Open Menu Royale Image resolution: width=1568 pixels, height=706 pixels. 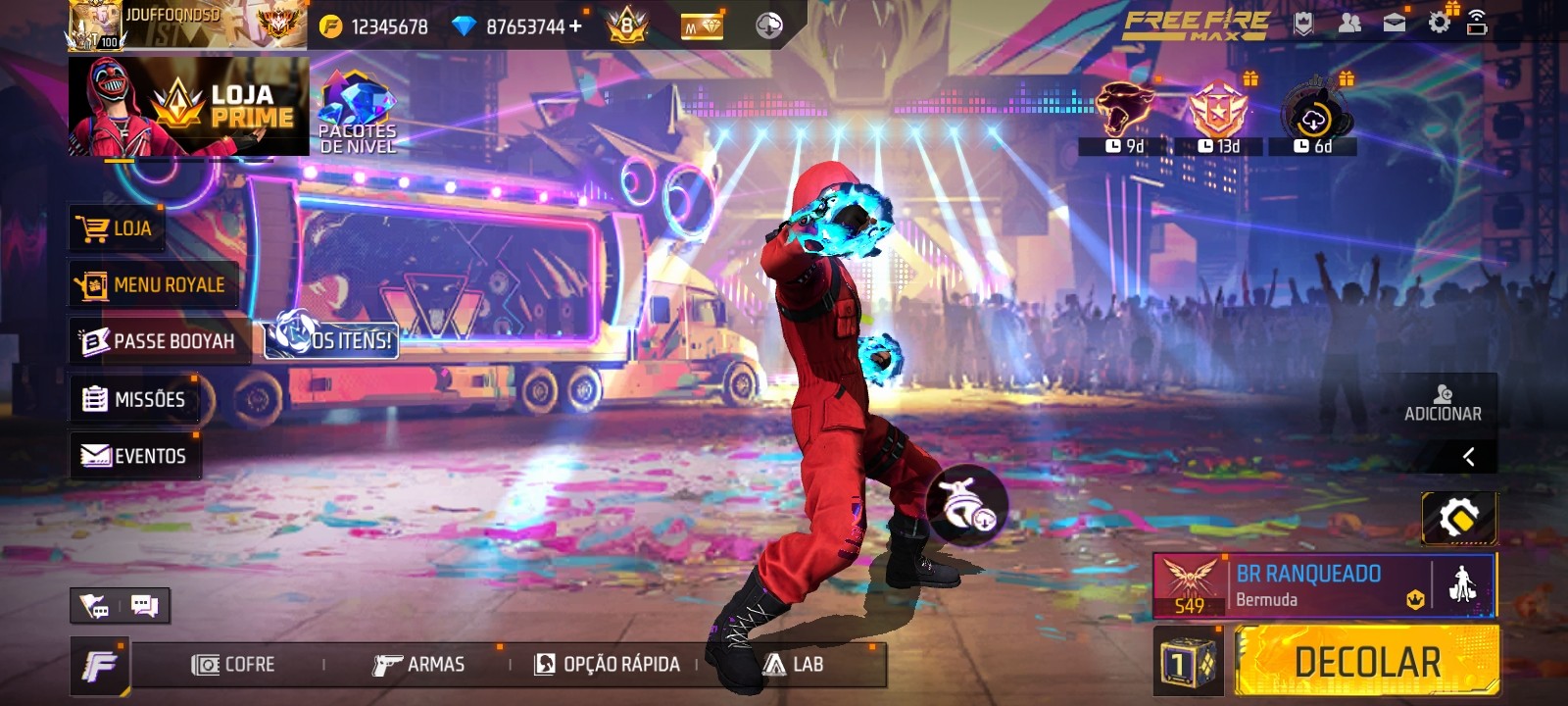(x=154, y=285)
